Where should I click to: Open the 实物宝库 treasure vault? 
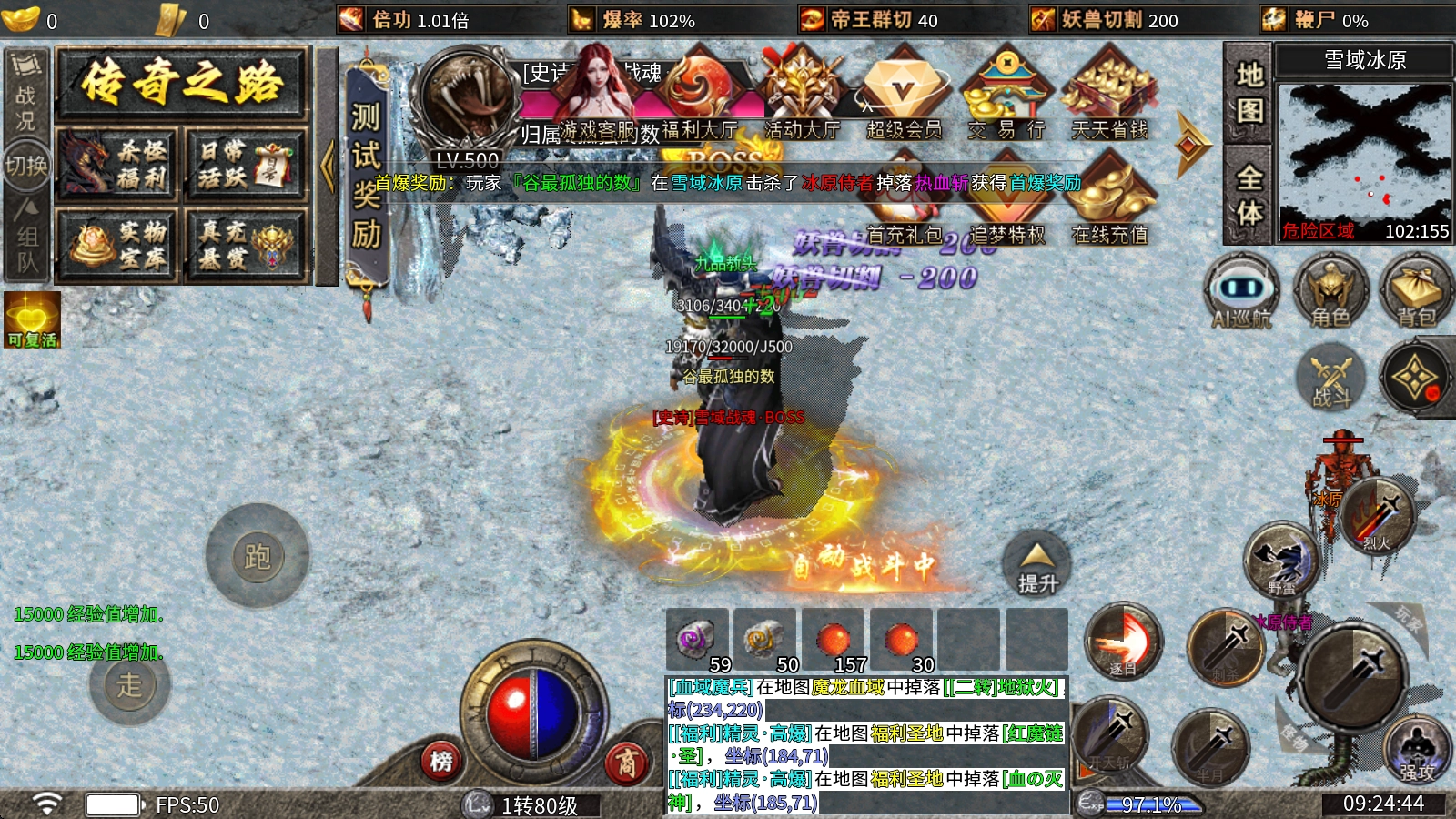[x=118, y=244]
